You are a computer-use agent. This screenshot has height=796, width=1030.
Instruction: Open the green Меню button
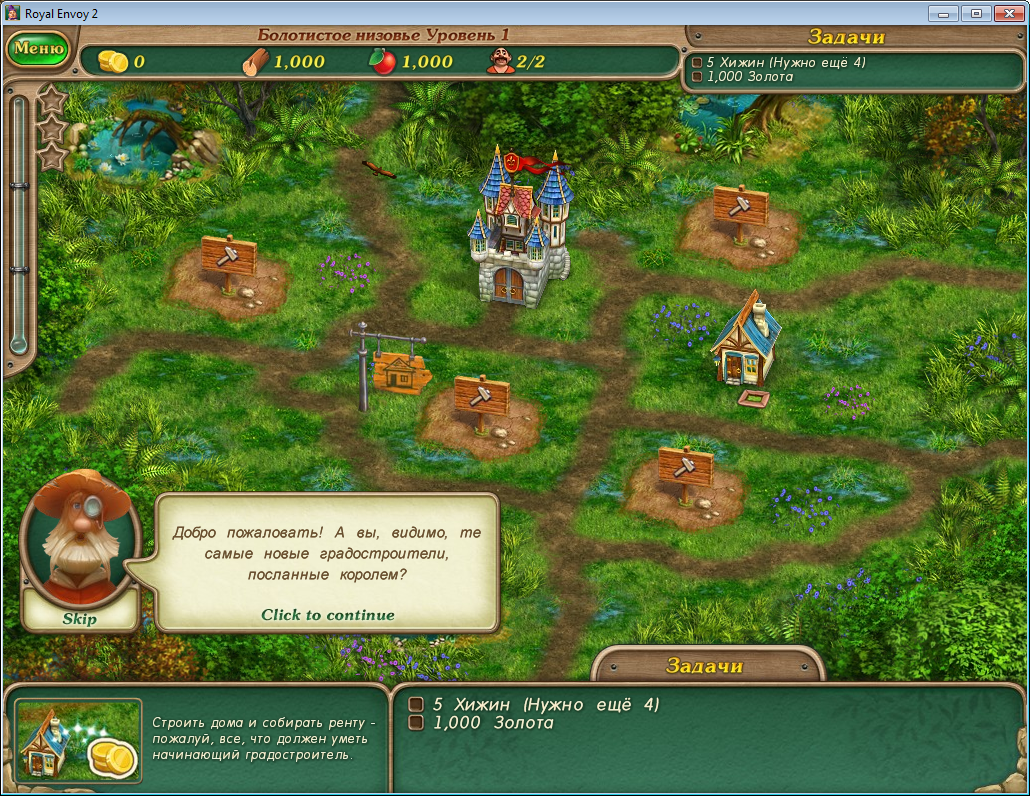coord(38,48)
